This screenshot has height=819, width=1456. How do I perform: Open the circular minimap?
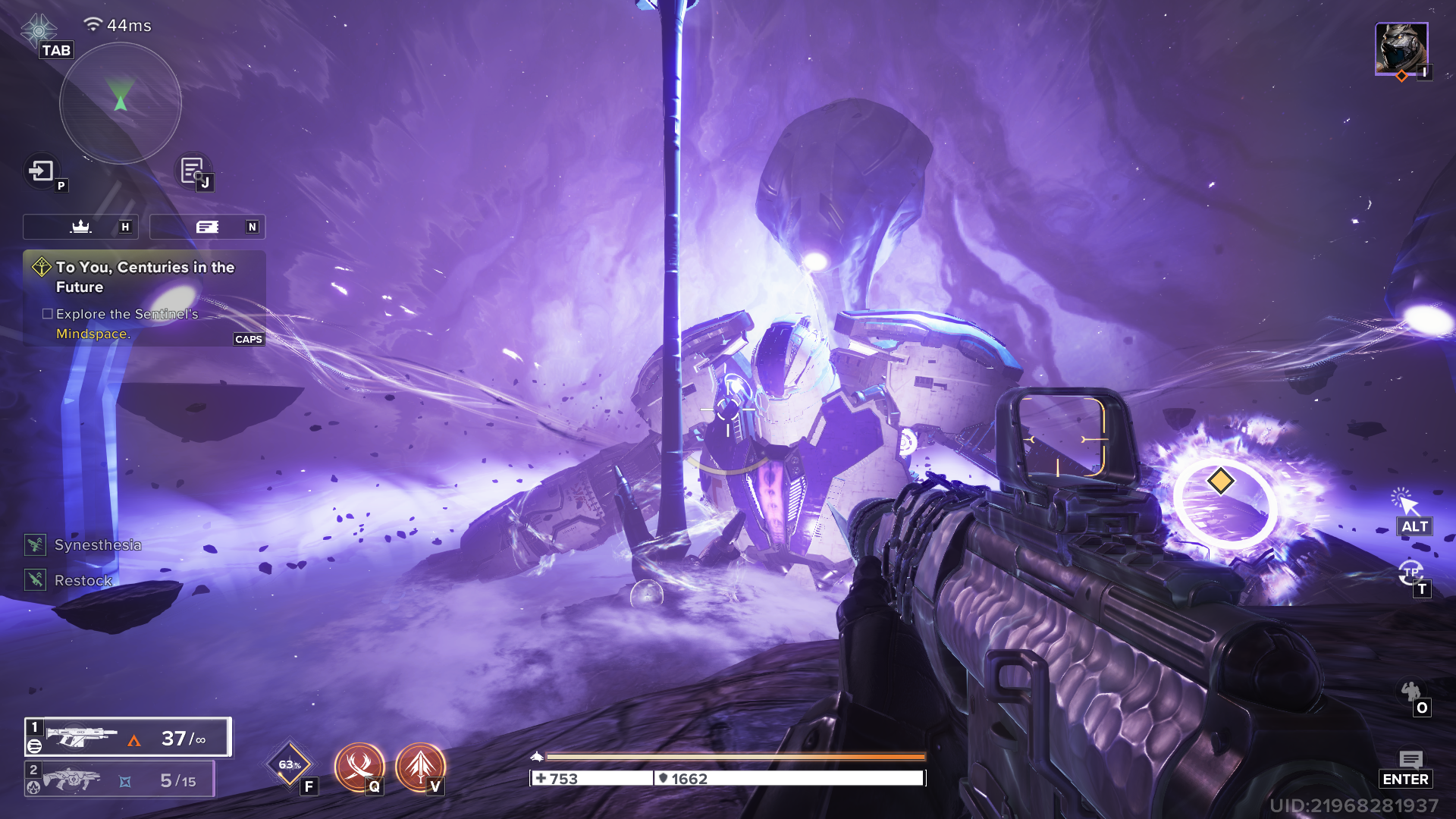tap(120, 103)
